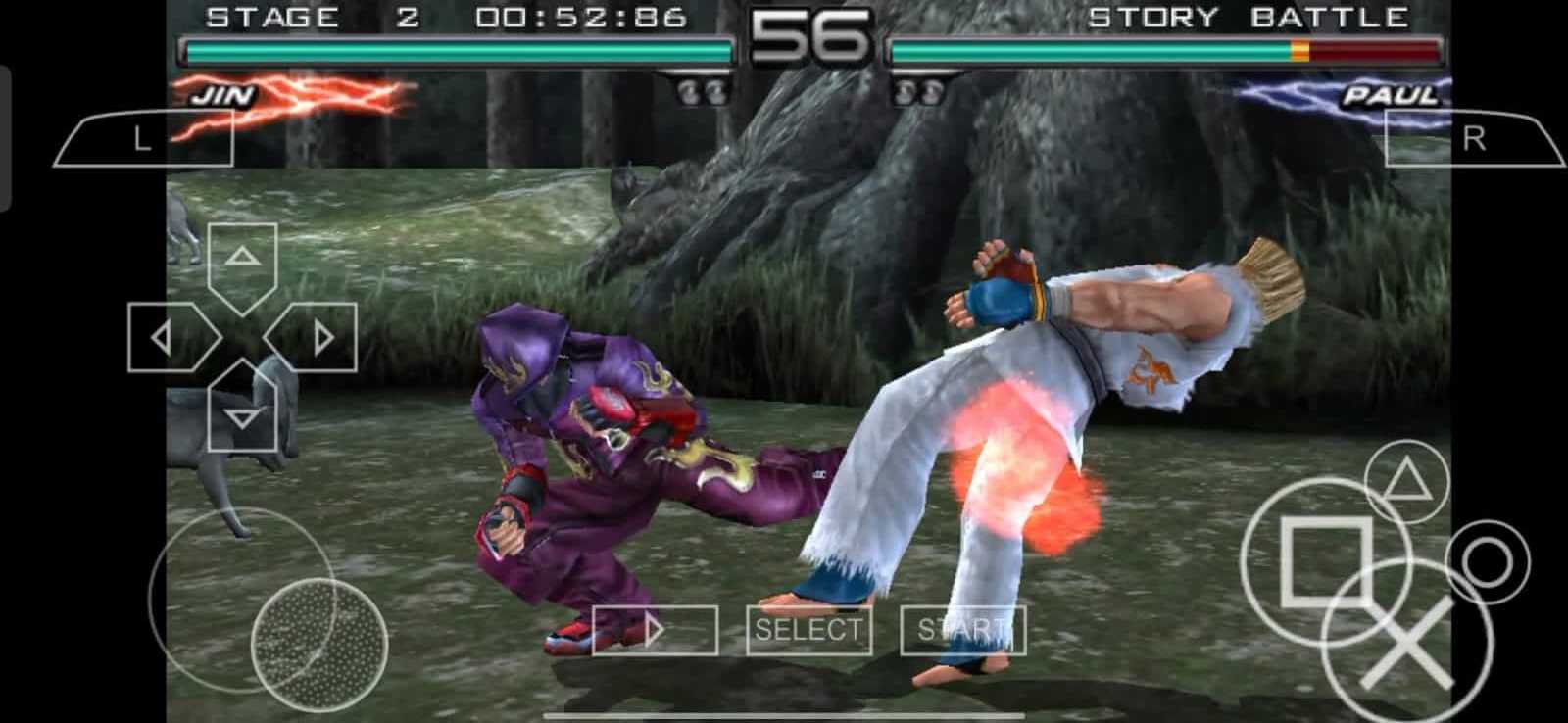
Task: Tap the D-pad left arrow
Action: (x=162, y=336)
